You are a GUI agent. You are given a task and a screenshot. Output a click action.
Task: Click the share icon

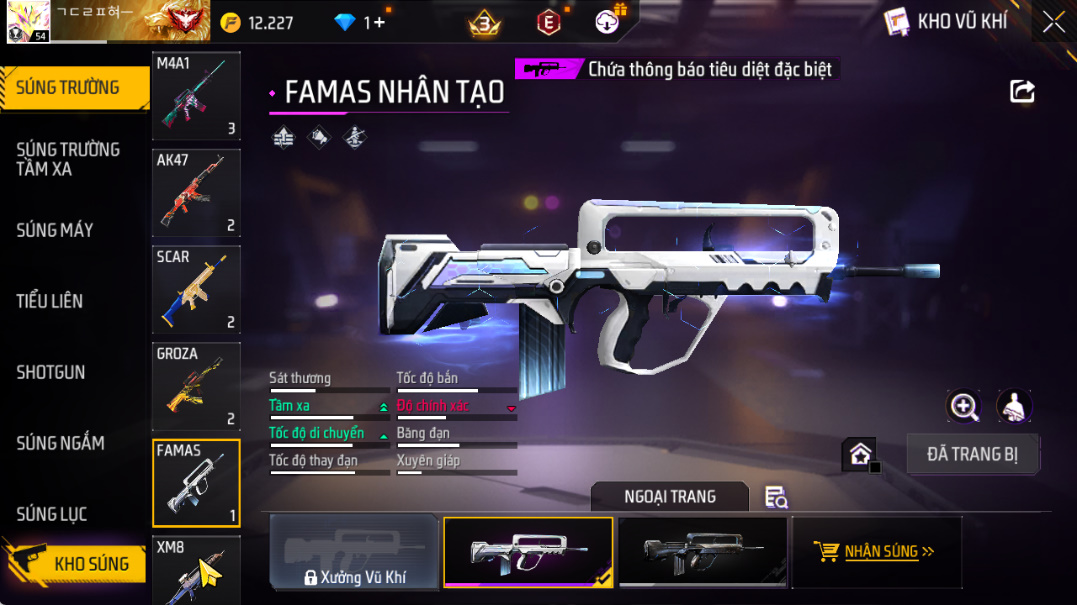(x=1022, y=92)
